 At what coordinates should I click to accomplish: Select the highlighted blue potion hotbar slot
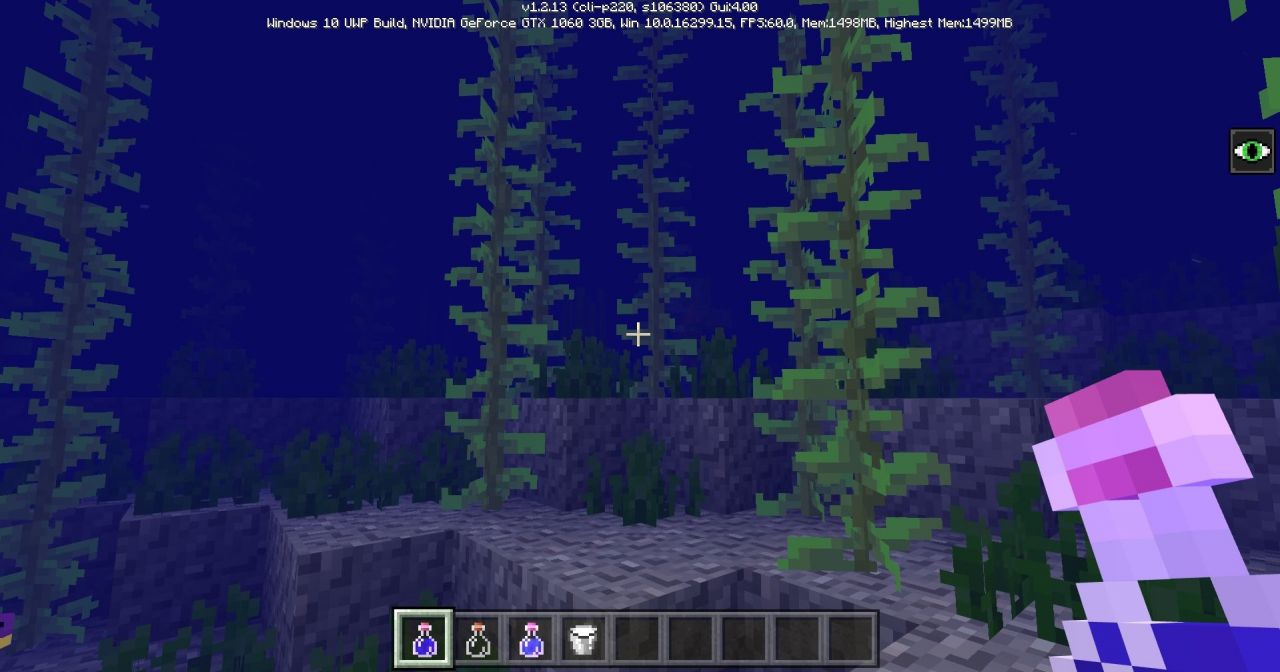424,638
